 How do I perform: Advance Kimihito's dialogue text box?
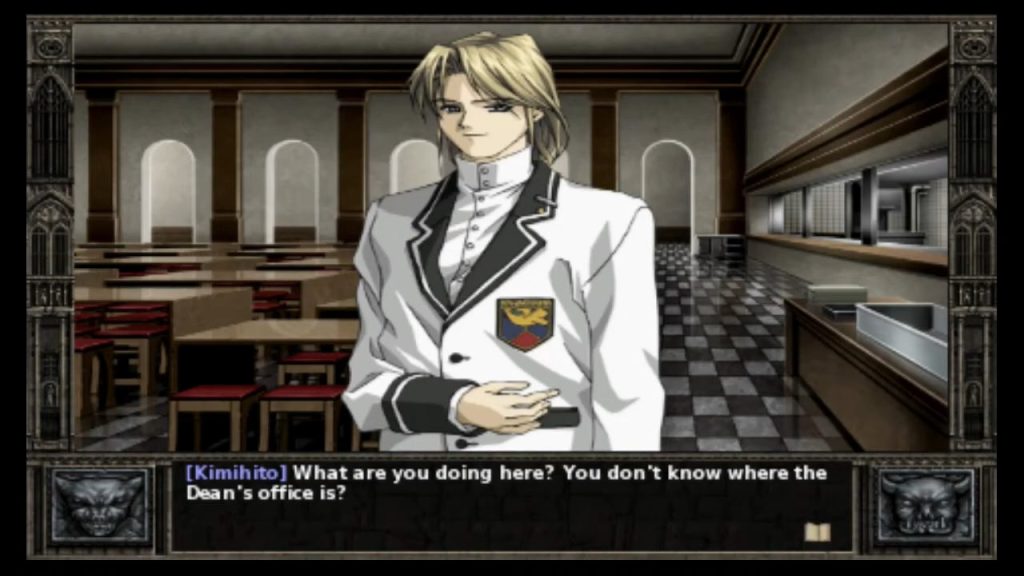click(x=510, y=503)
